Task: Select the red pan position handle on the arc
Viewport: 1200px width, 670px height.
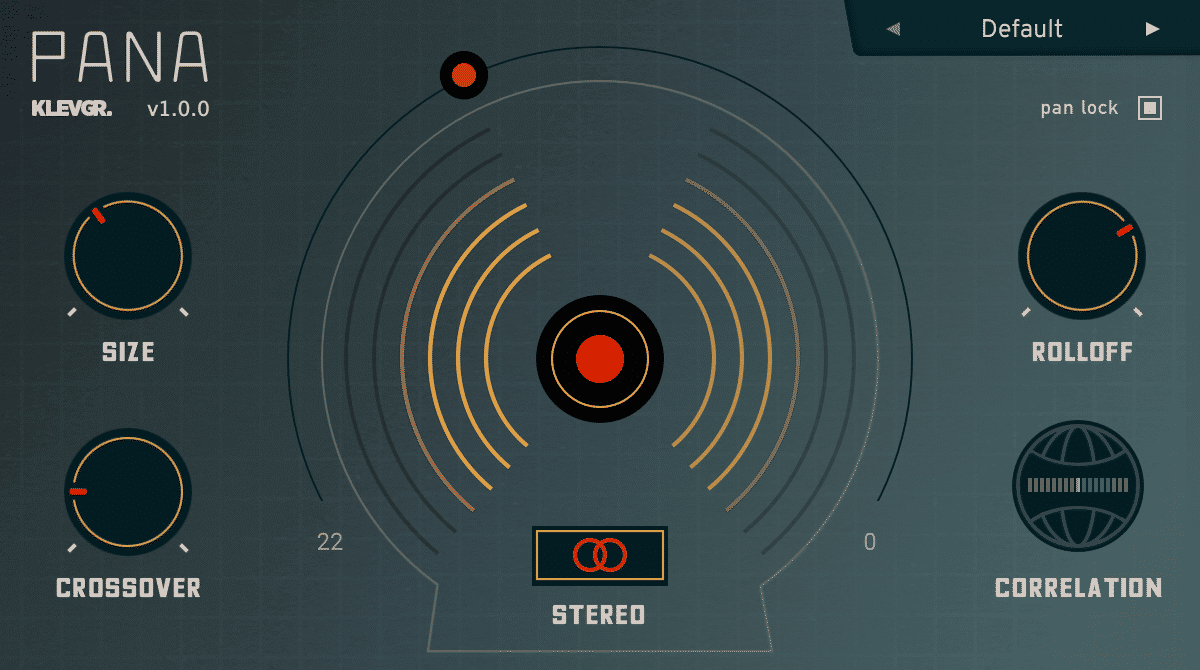Action: coord(463,75)
